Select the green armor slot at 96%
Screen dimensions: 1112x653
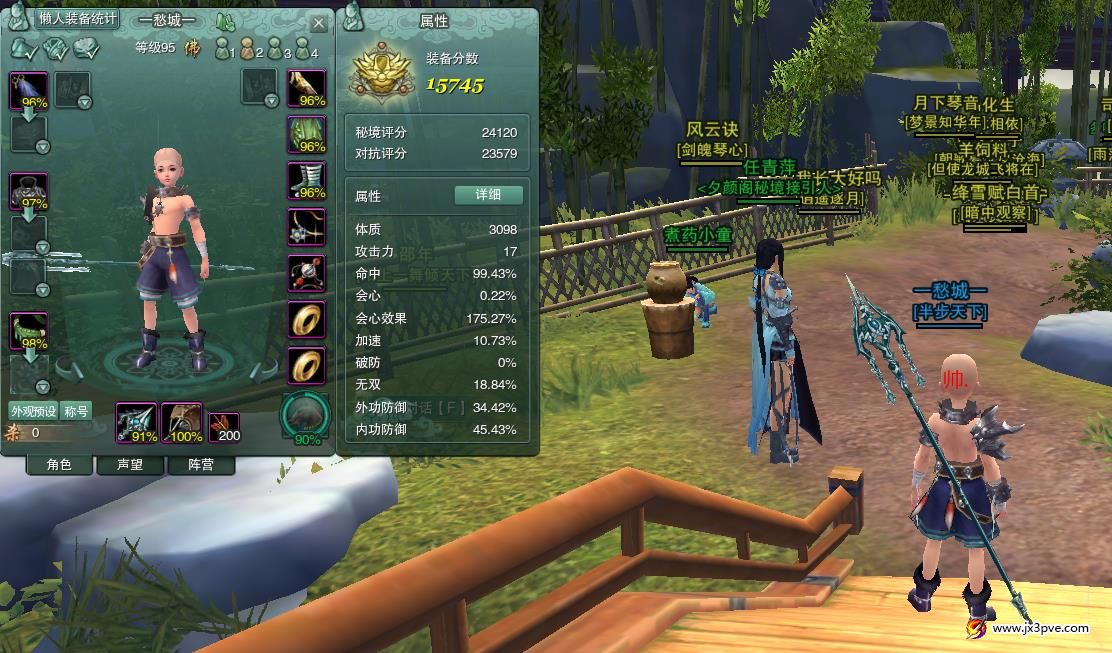pos(307,134)
